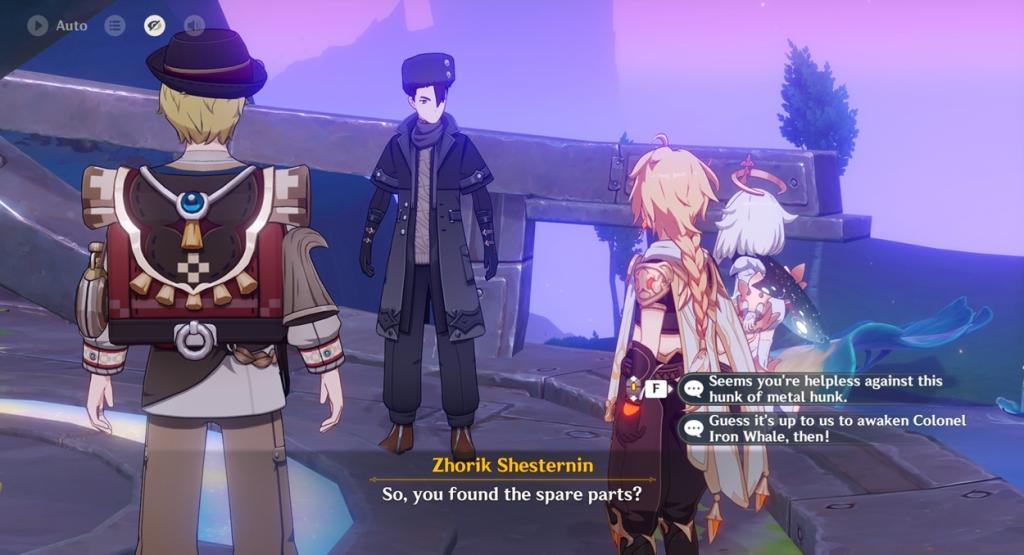The height and width of the screenshot is (555, 1024).
Task: Open the dialogue history log icon
Action: pos(115,25)
